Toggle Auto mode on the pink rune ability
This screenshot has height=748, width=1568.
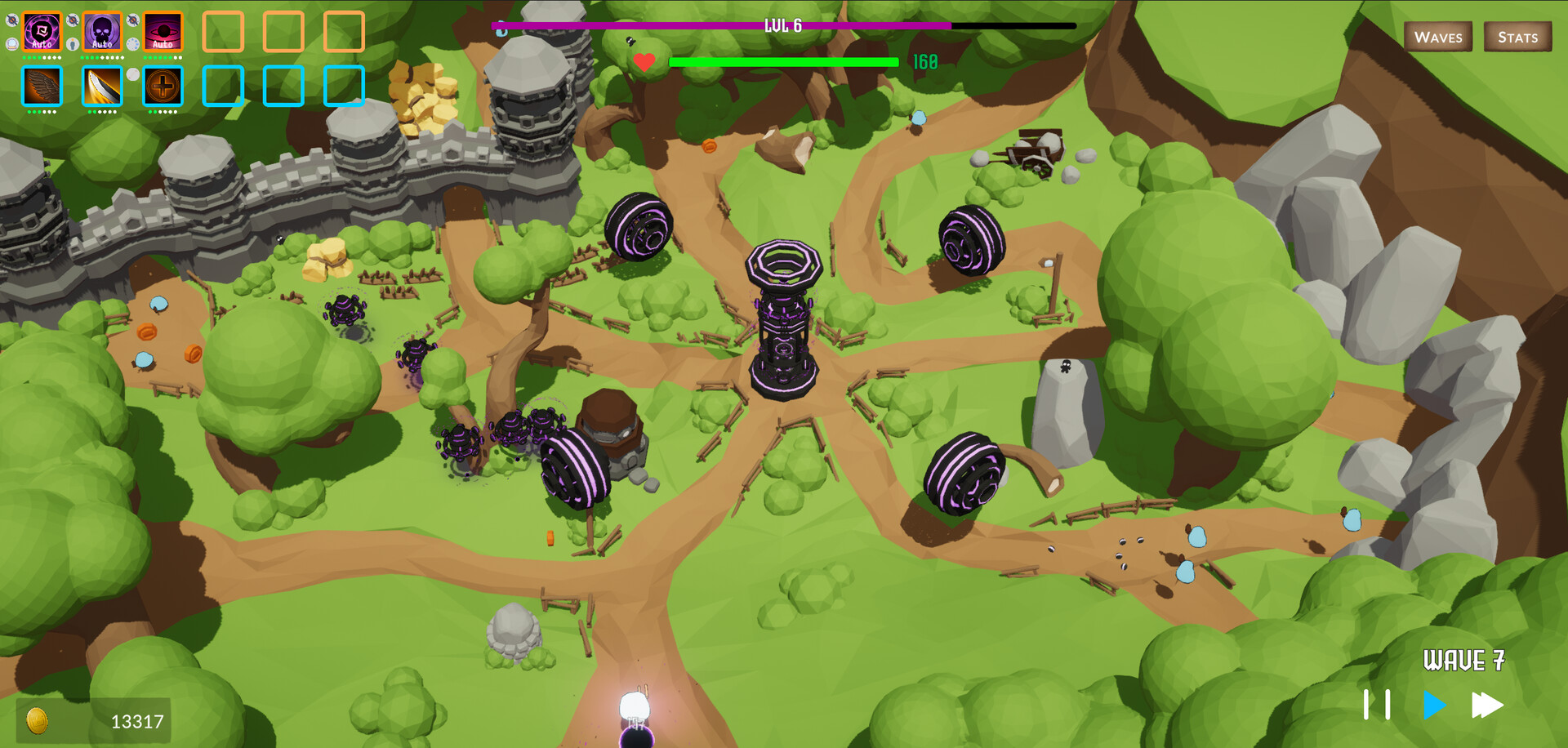(x=42, y=45)
